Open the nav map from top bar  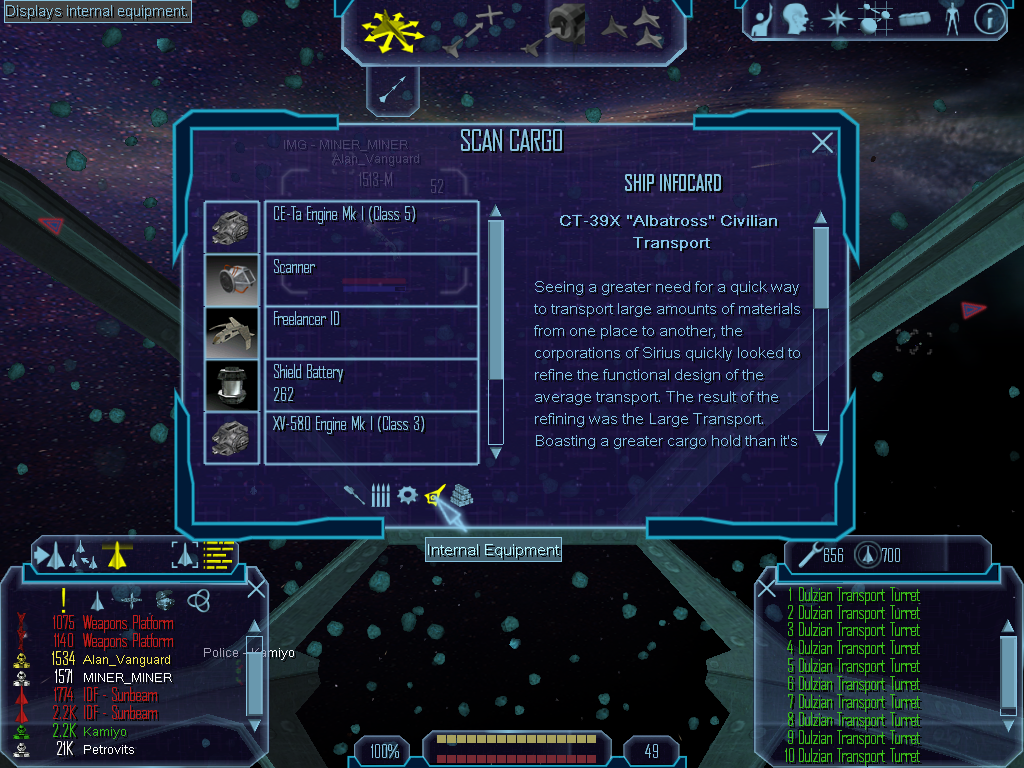click(x=874, y=19)
